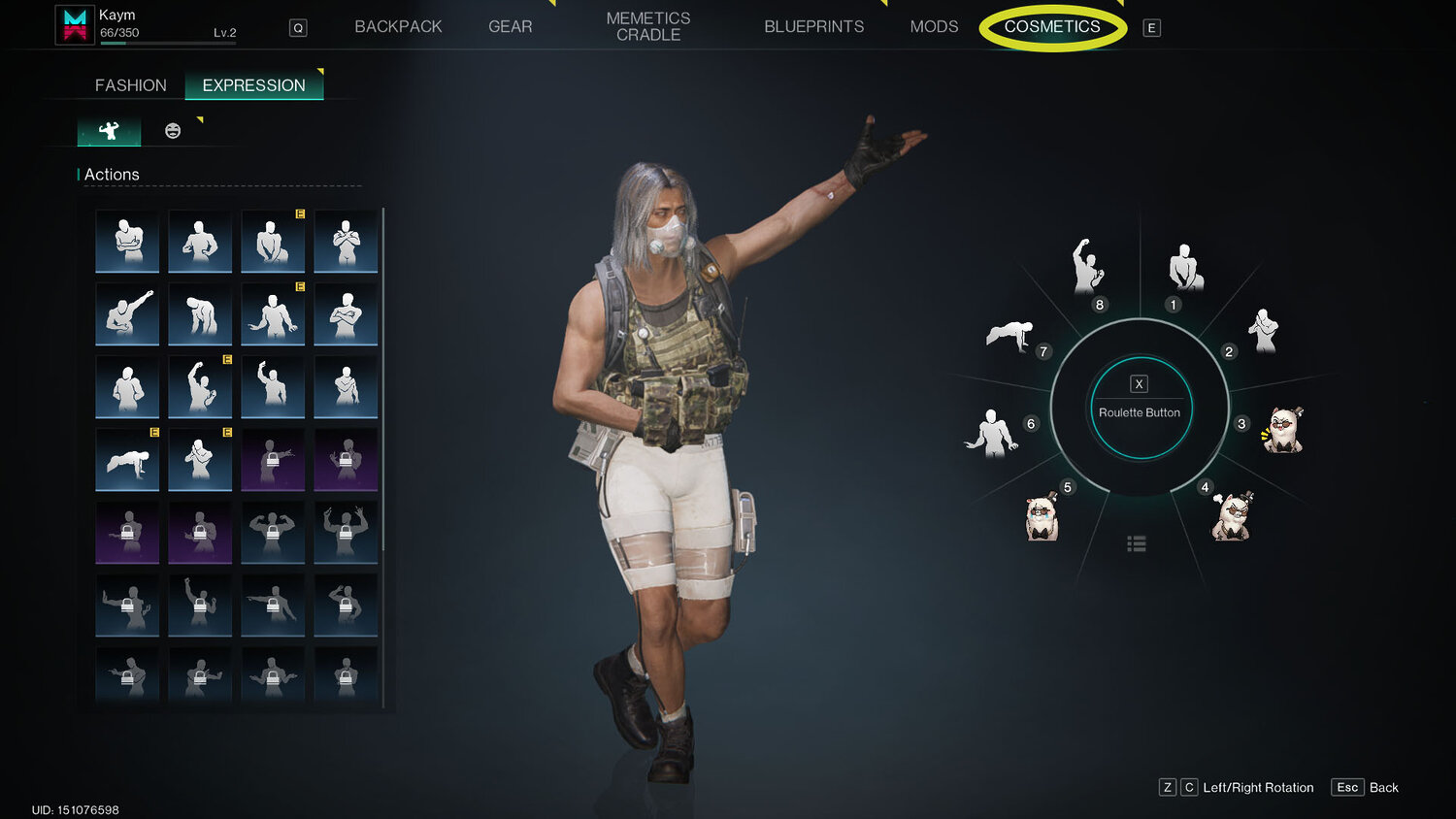Choose the flexing pose actions category
Viewport: 1456px width, 819px height.
point(109,131)
